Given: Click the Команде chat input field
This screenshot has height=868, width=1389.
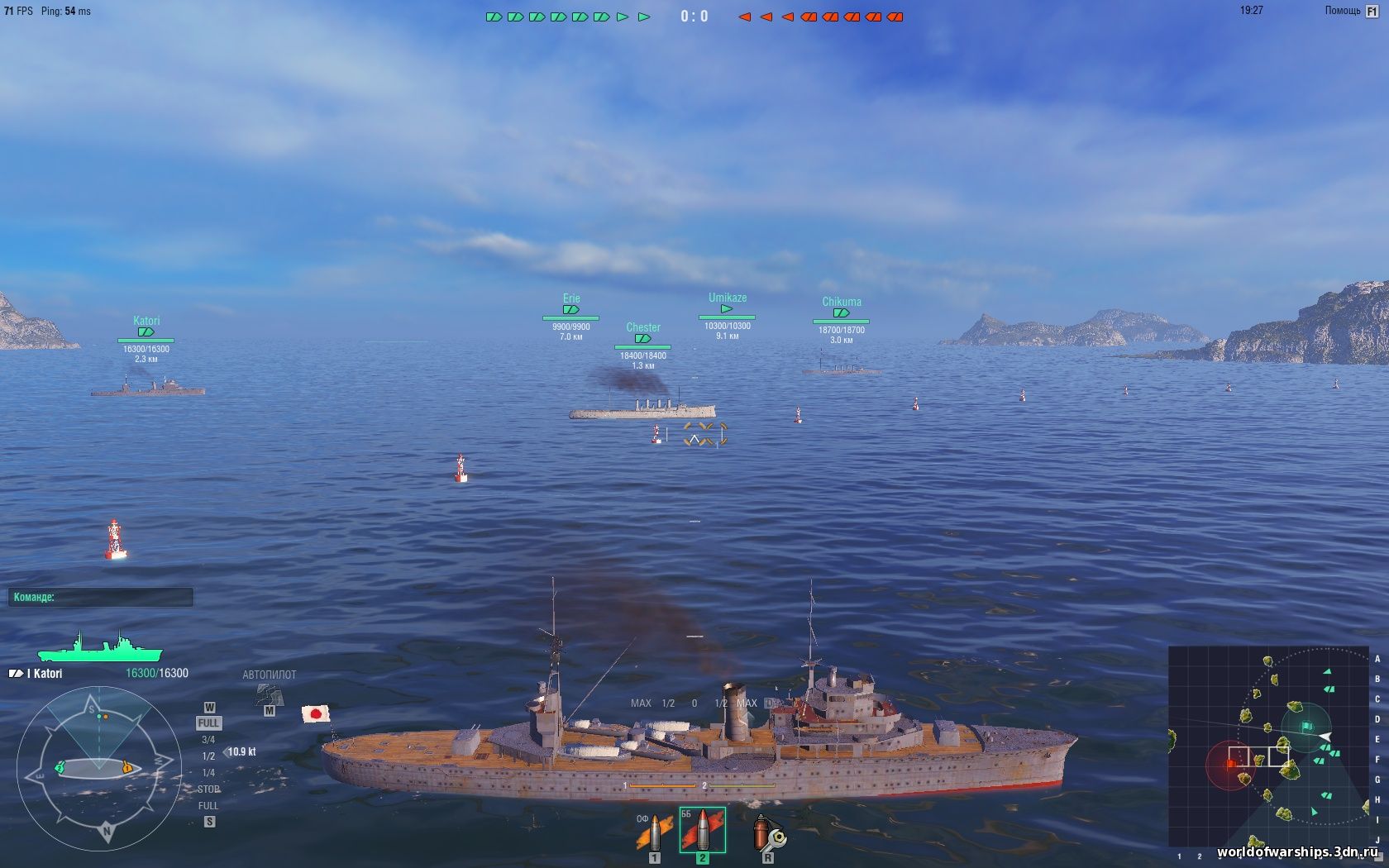Looking at the screenshot, I should pos(99,596).
